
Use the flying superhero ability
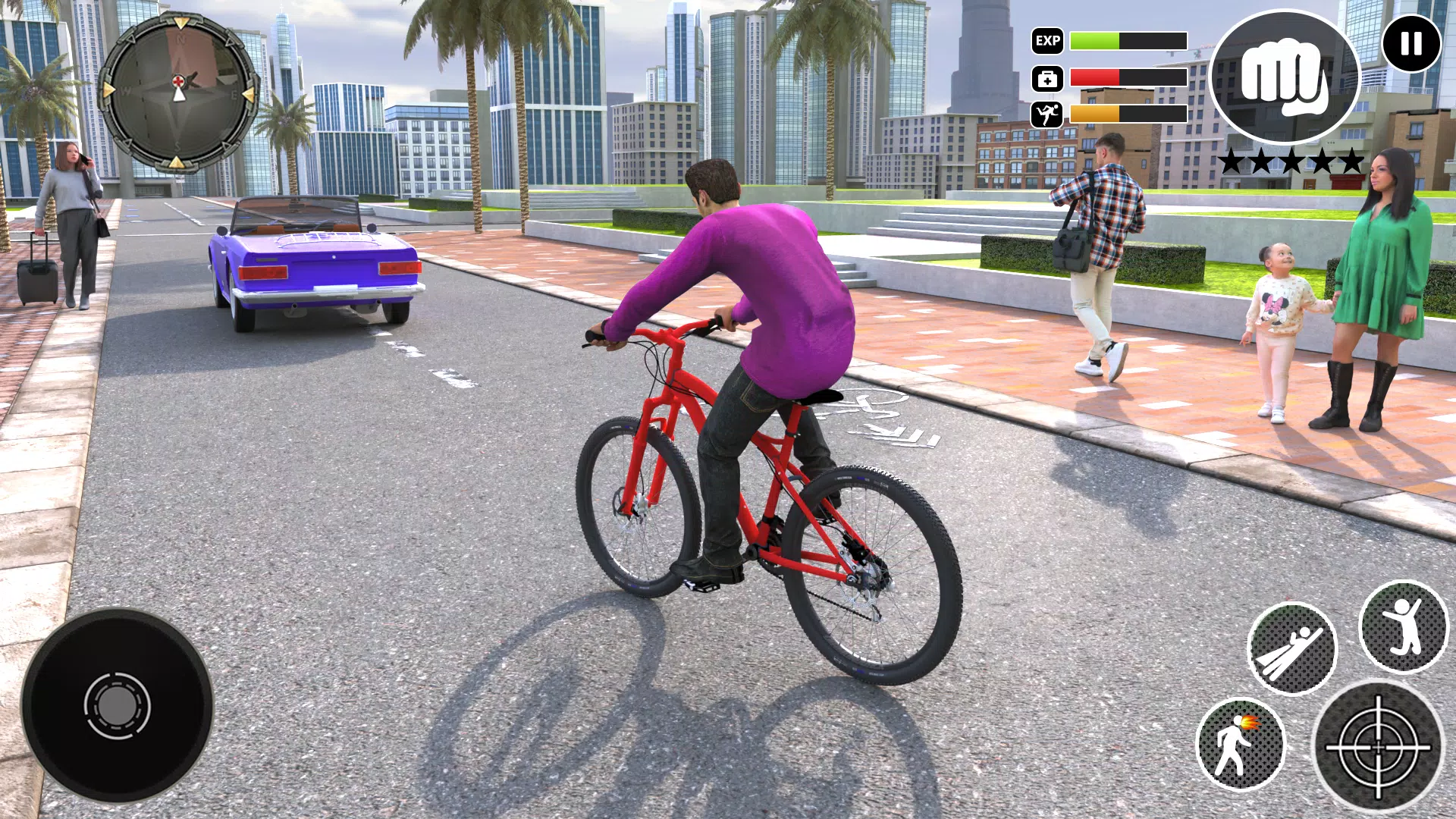pyautogui.click(x=1291, y=648)
